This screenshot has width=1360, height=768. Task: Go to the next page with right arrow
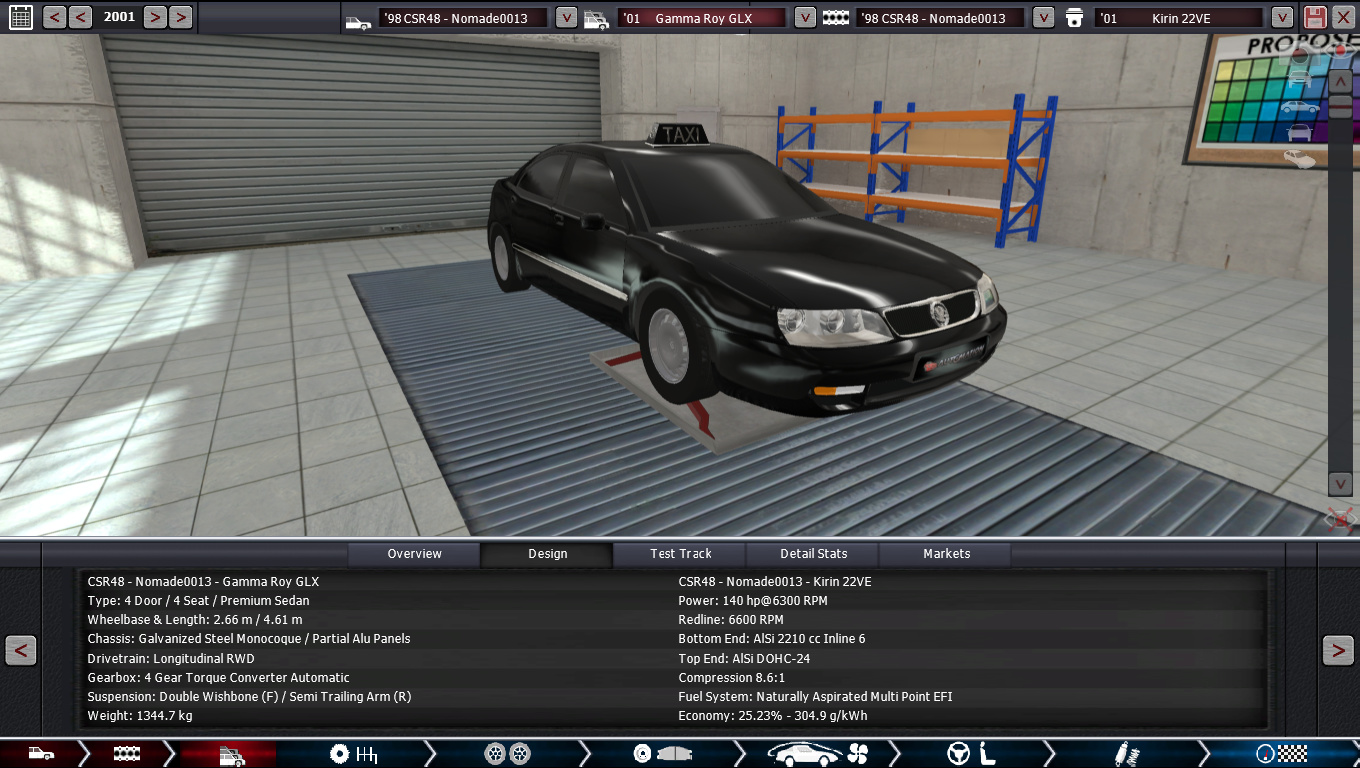click(x=1338, y=650)
